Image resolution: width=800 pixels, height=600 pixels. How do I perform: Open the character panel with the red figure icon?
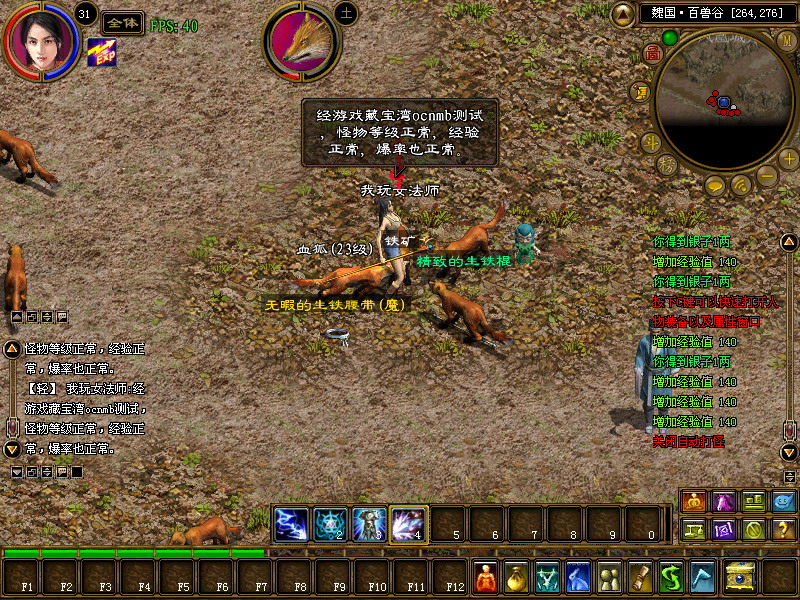point(485,577)
